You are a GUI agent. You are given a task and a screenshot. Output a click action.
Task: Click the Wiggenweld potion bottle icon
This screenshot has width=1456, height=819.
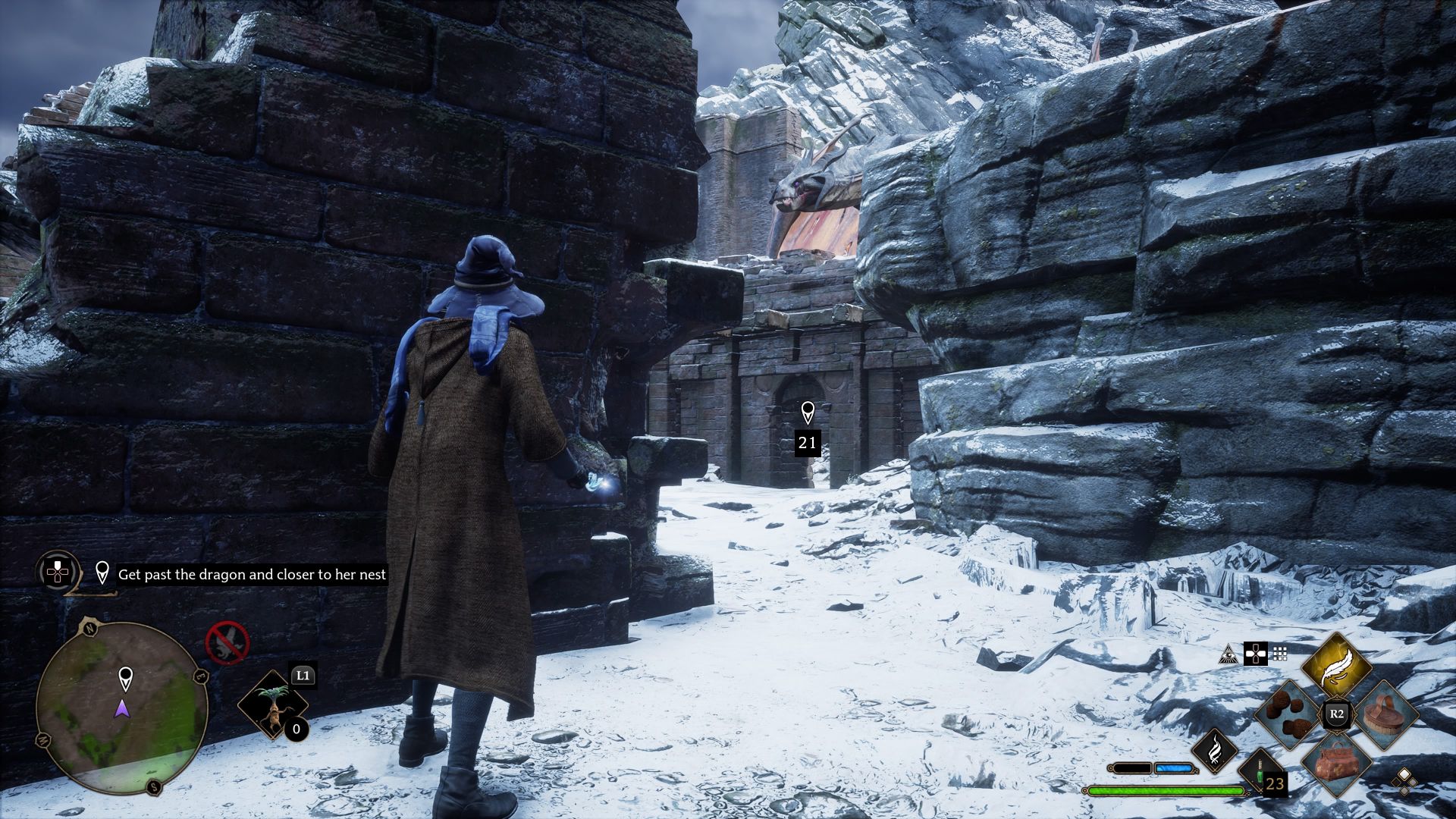tap(1259, 772)
